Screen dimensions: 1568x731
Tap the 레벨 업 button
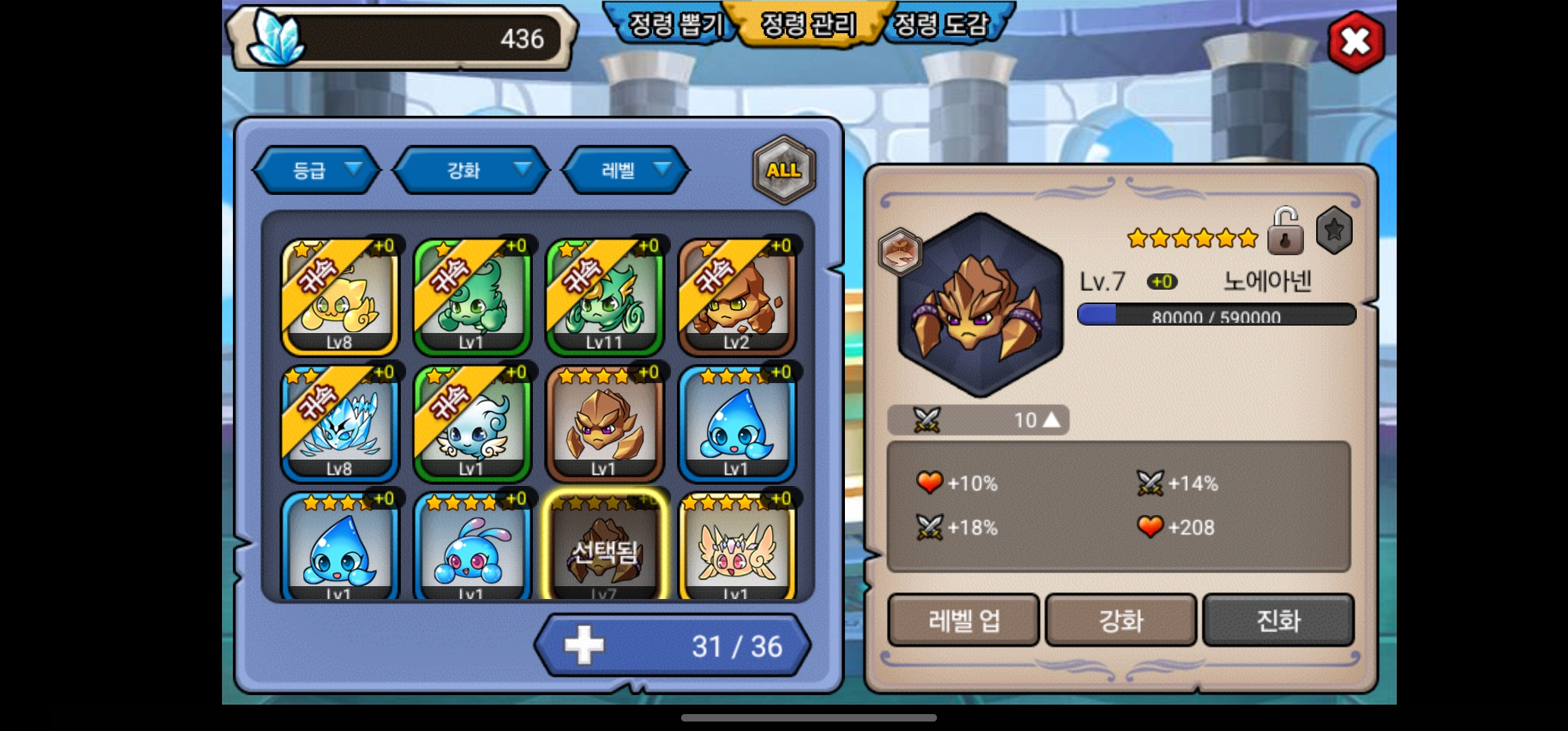[x=963, y=620]
